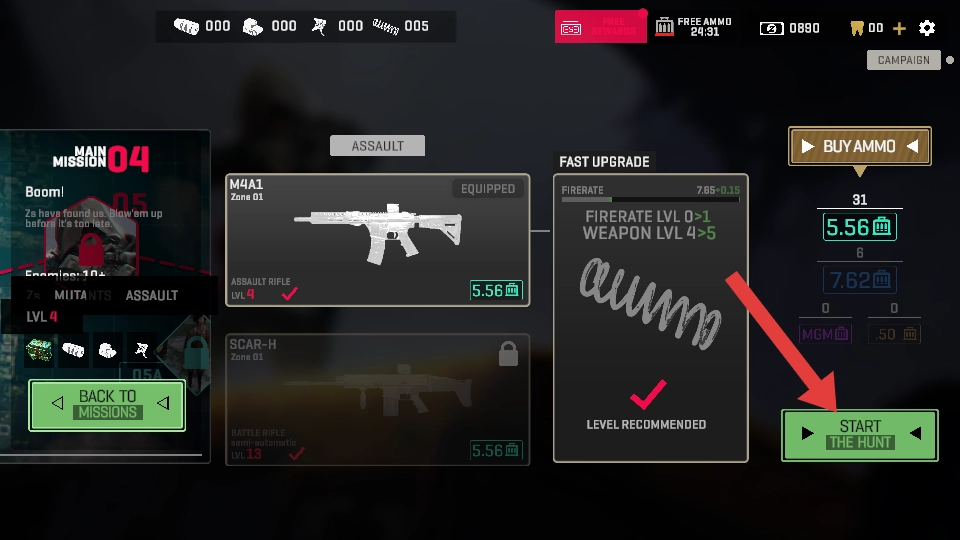The width and height of the screenshot is (960, 540).
Task: Open the Buy Ammo shop
Action: pos(860,147)
